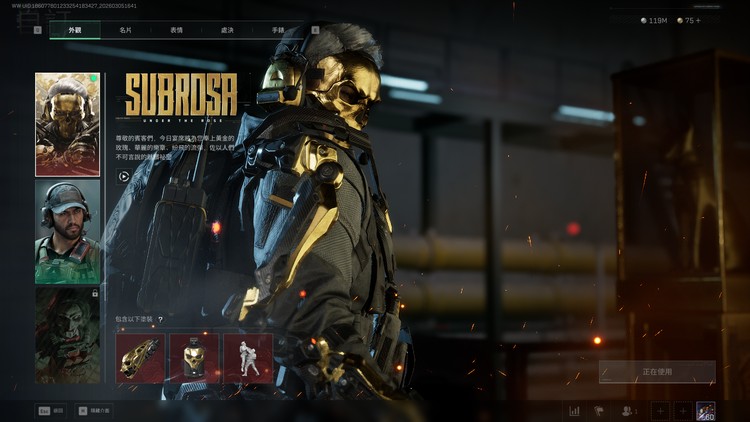Switch to the 表情 emotes tab

(x=176, y=31)
